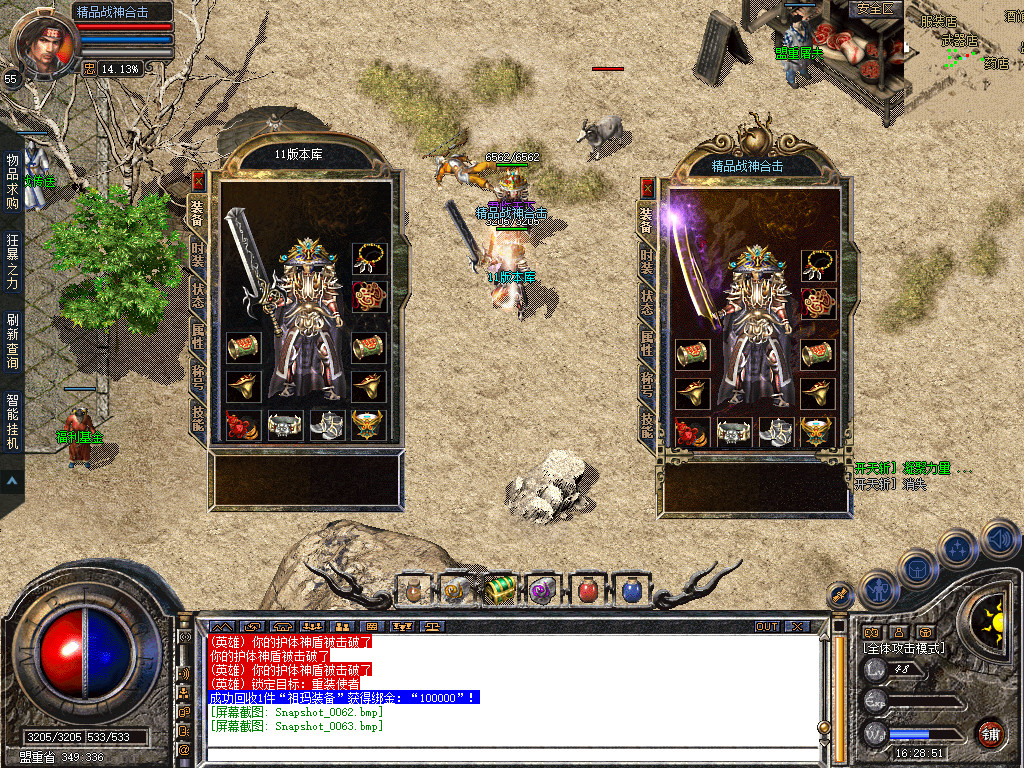
Task: Close the 精品战神合击 equipment window
Action: (x=647, y=187)
